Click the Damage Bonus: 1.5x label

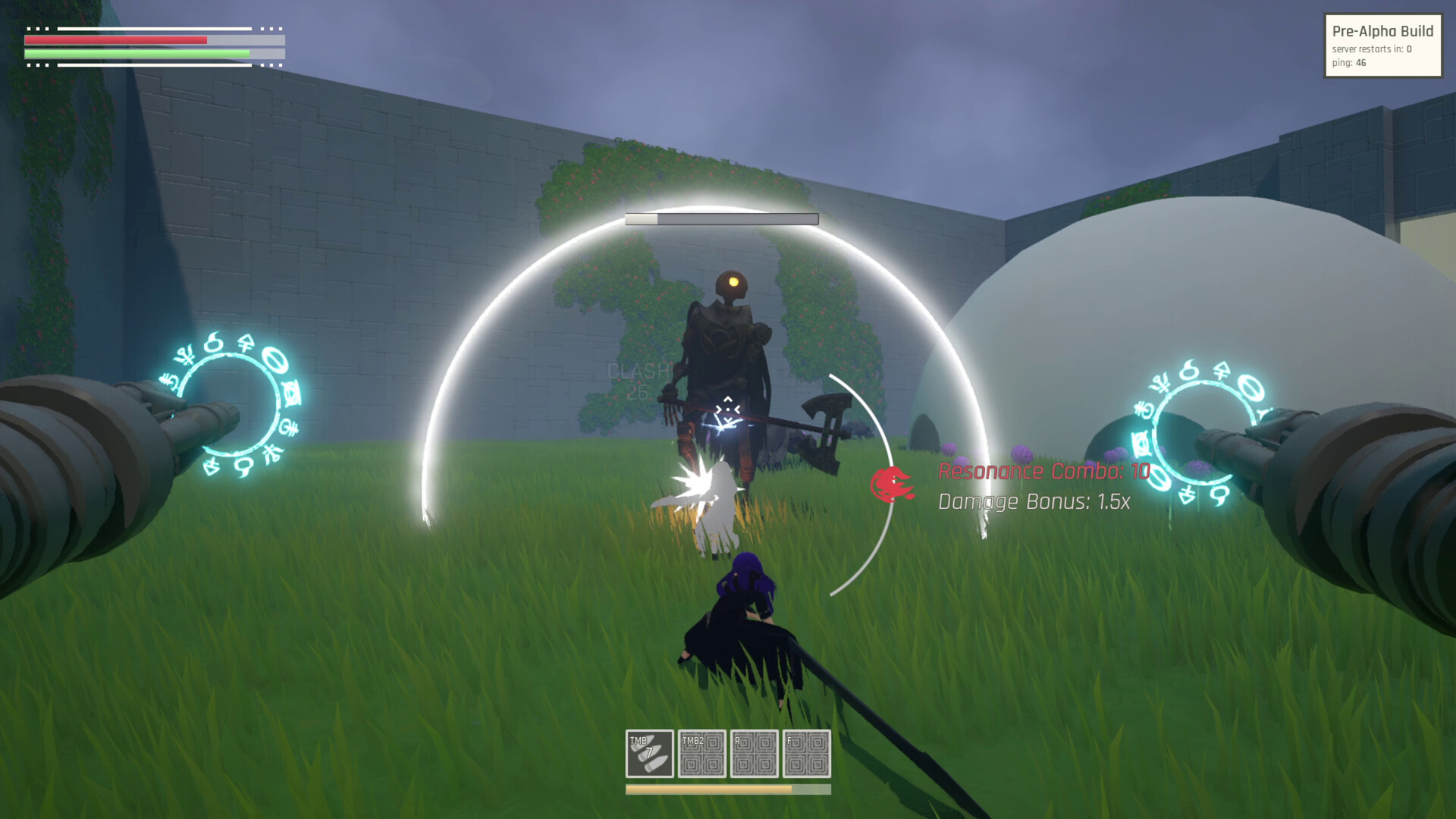pos(1034,501)
